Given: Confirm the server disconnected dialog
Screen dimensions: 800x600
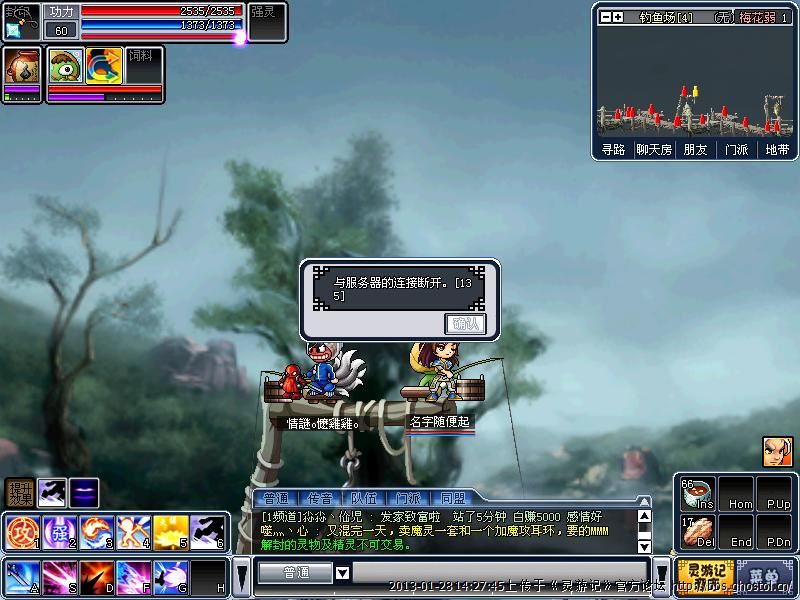Looking at the screenshot, I should 465,323.
